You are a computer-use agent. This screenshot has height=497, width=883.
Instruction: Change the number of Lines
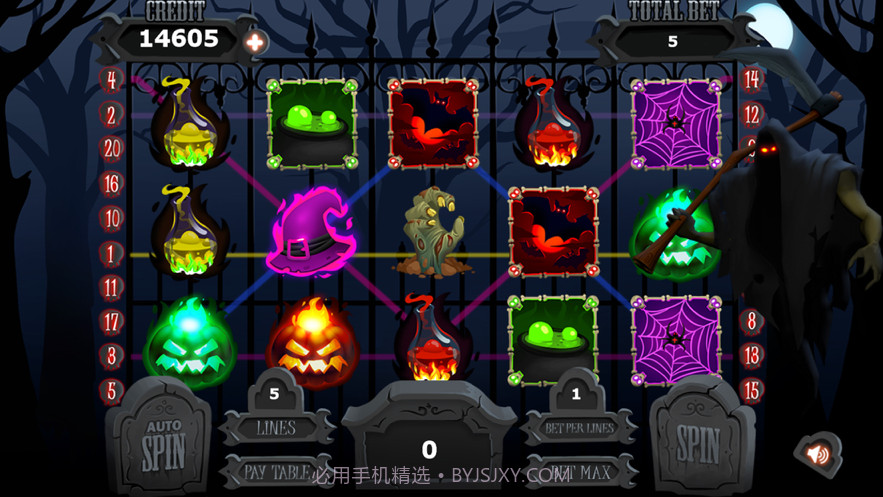276,427
